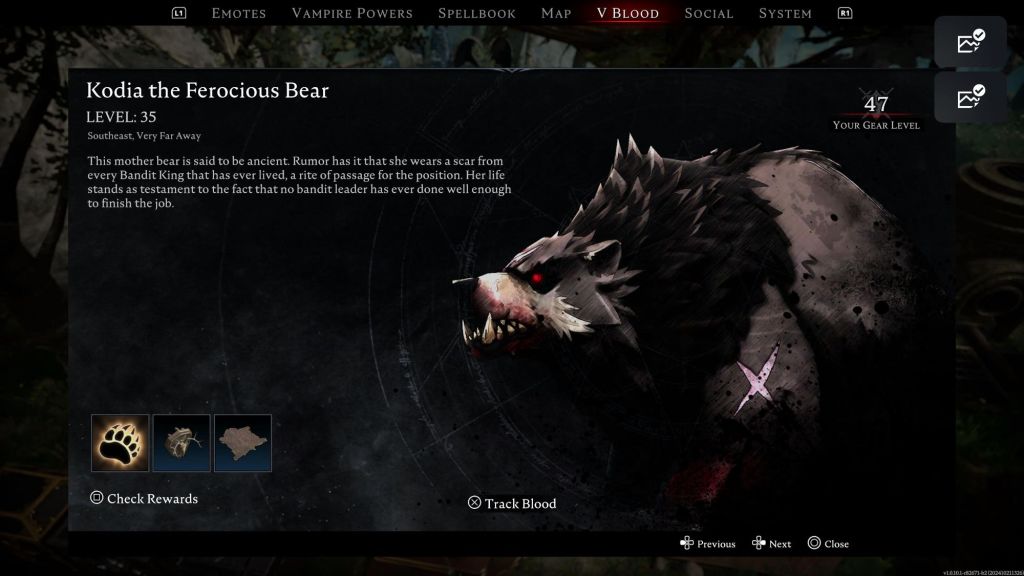Go to the Spellbook tab
1024x576 pixels.
click(x=477, y=13)
